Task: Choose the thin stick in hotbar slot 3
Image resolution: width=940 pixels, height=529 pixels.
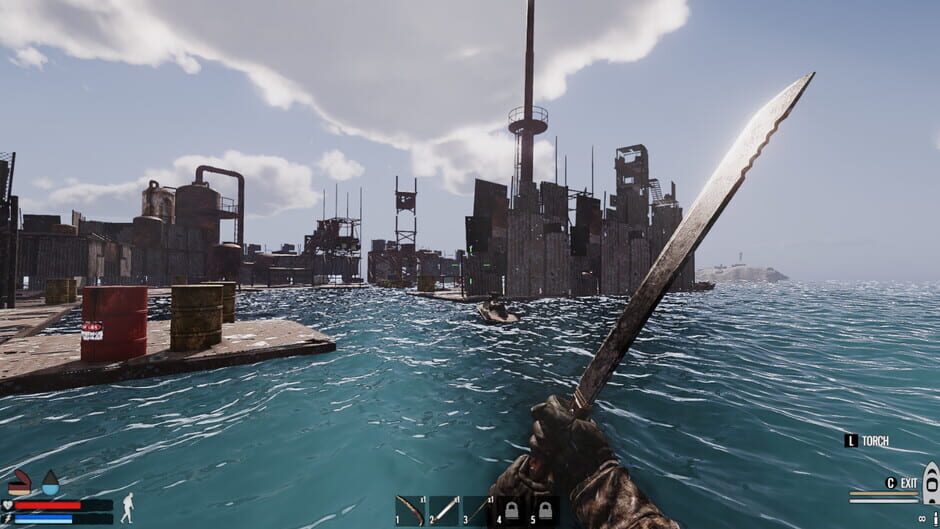Action: click(x=477, y=510)
